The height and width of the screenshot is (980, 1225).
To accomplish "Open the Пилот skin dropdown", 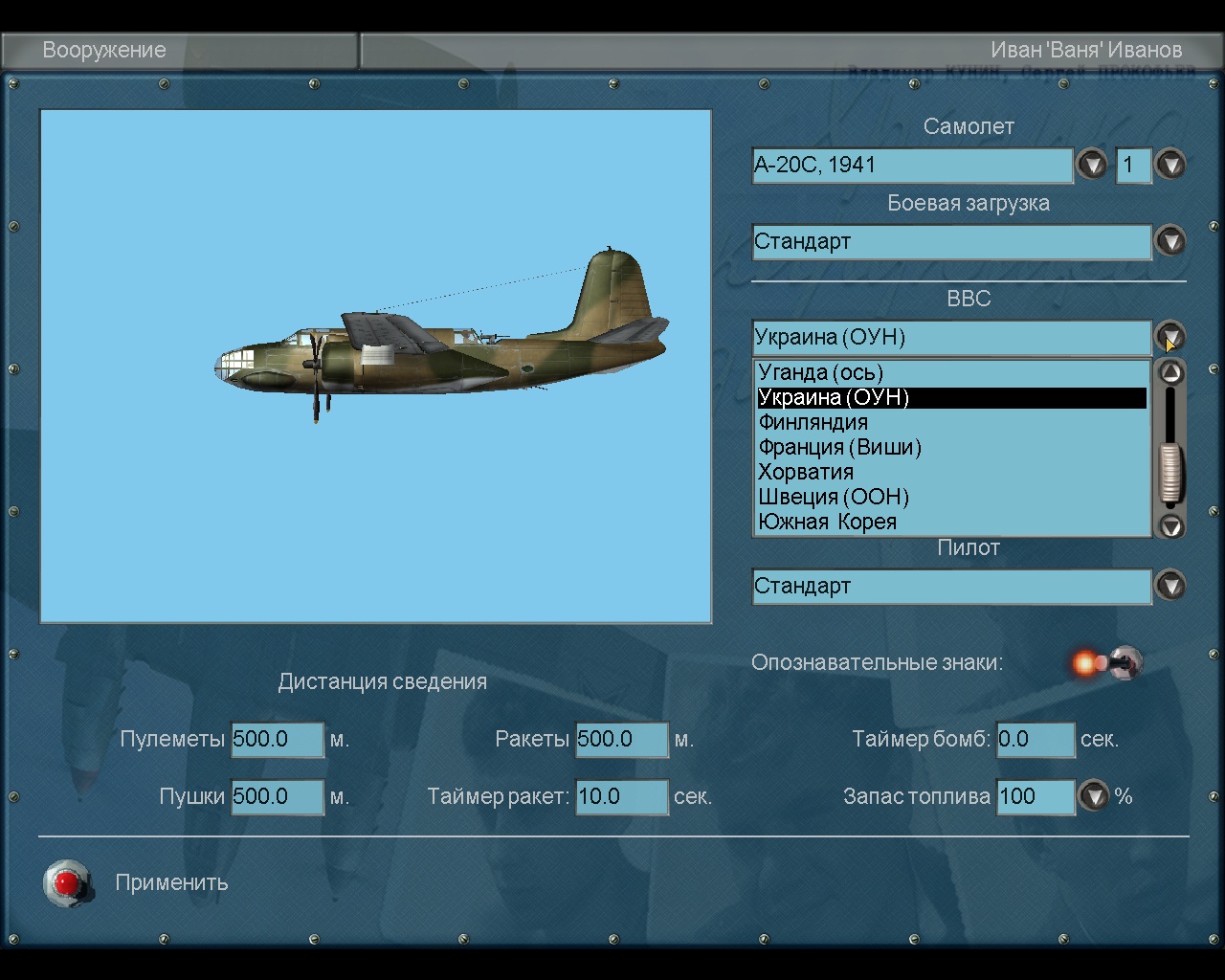I will (x=1170, y=586).
